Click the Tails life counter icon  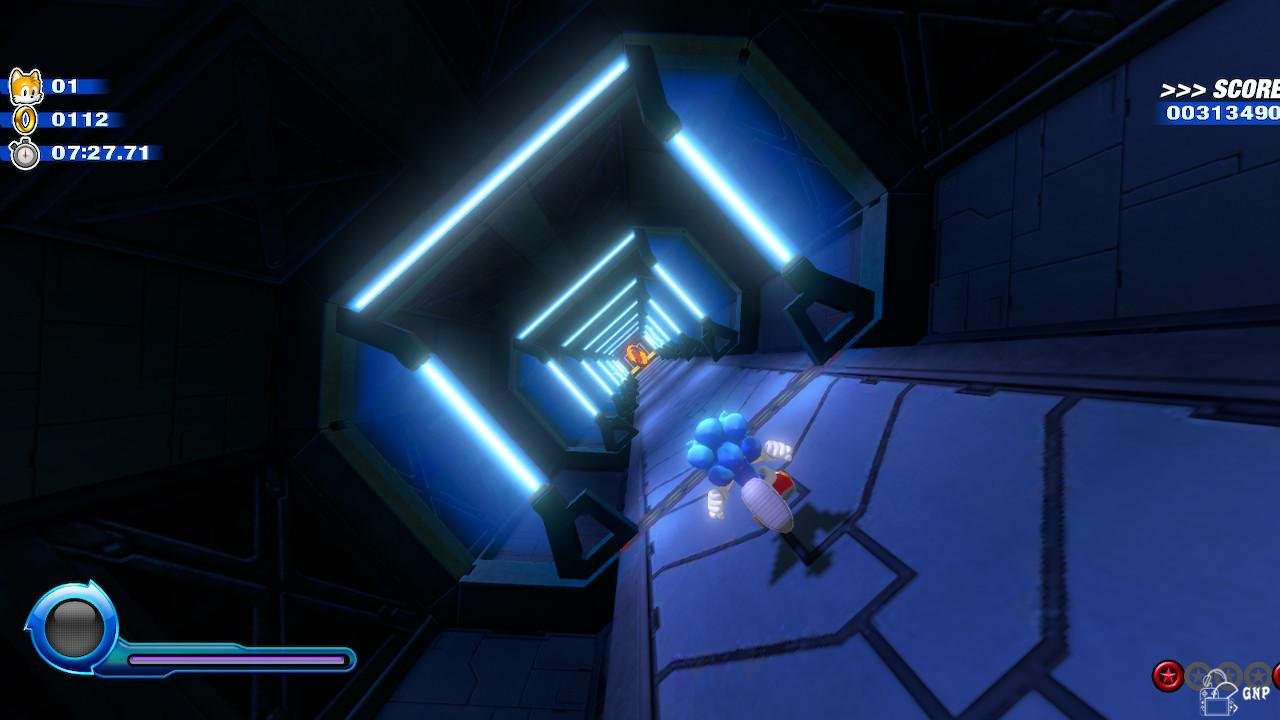27,86
